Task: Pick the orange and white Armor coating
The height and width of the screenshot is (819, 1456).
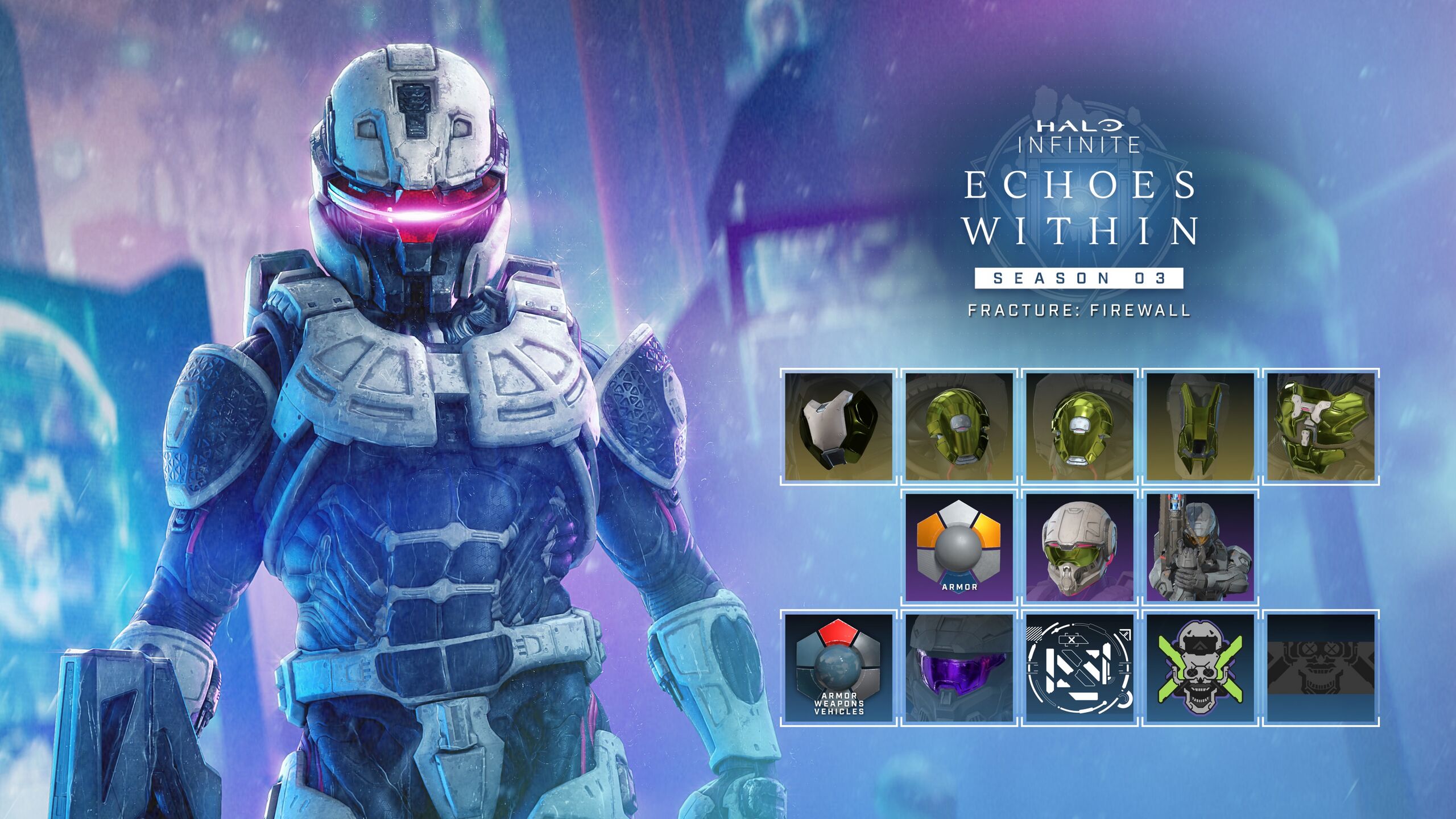Action: pyautogui.click(x=959, y=547)
